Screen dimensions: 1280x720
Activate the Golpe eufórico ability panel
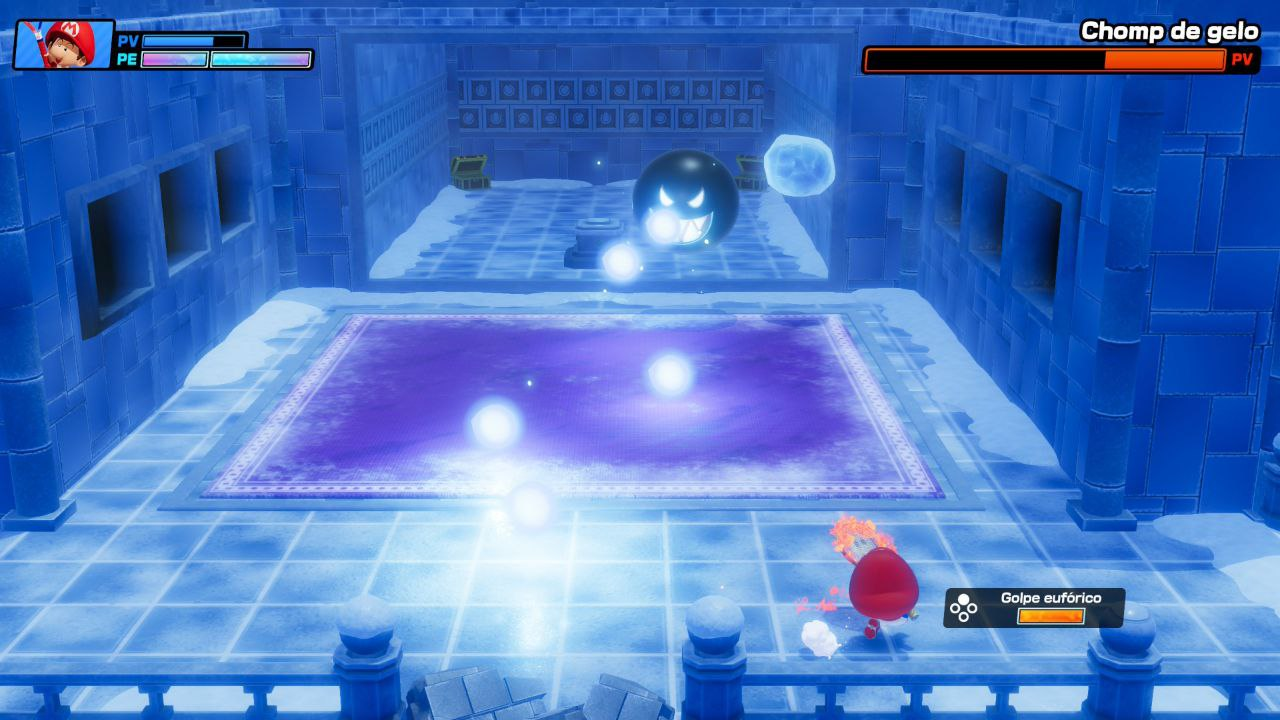tap(1034, 607)
